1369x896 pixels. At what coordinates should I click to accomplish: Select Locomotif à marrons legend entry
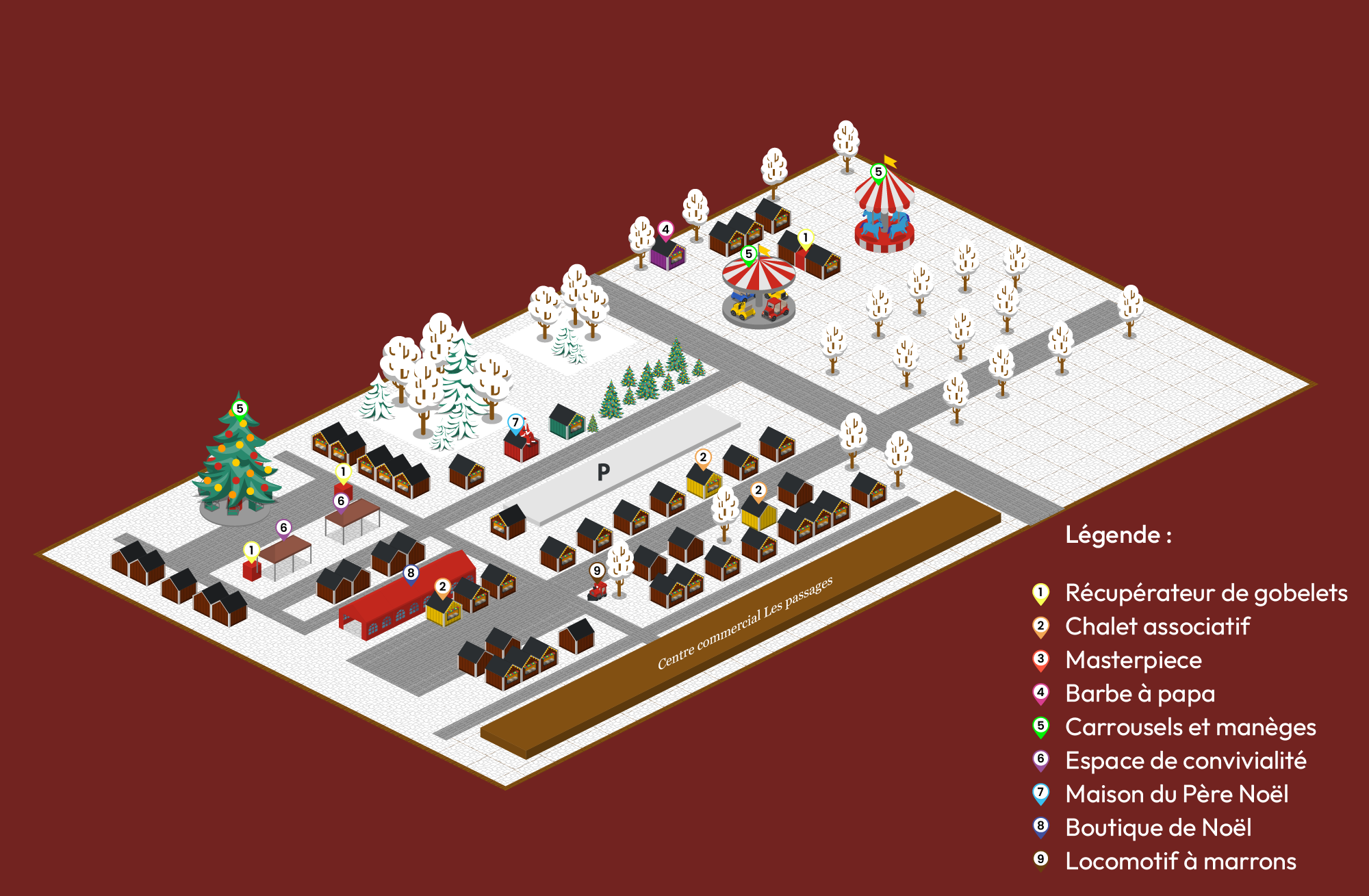click(x=1180, y=861)
